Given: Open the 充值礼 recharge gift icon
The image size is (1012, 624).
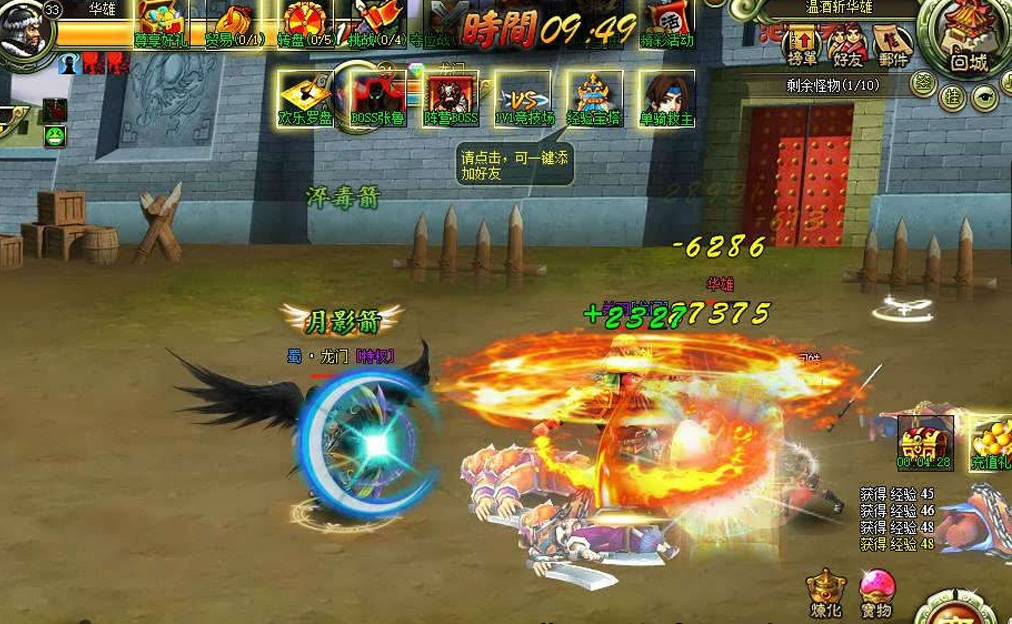Looking at the screenshot, I should 990,440.
